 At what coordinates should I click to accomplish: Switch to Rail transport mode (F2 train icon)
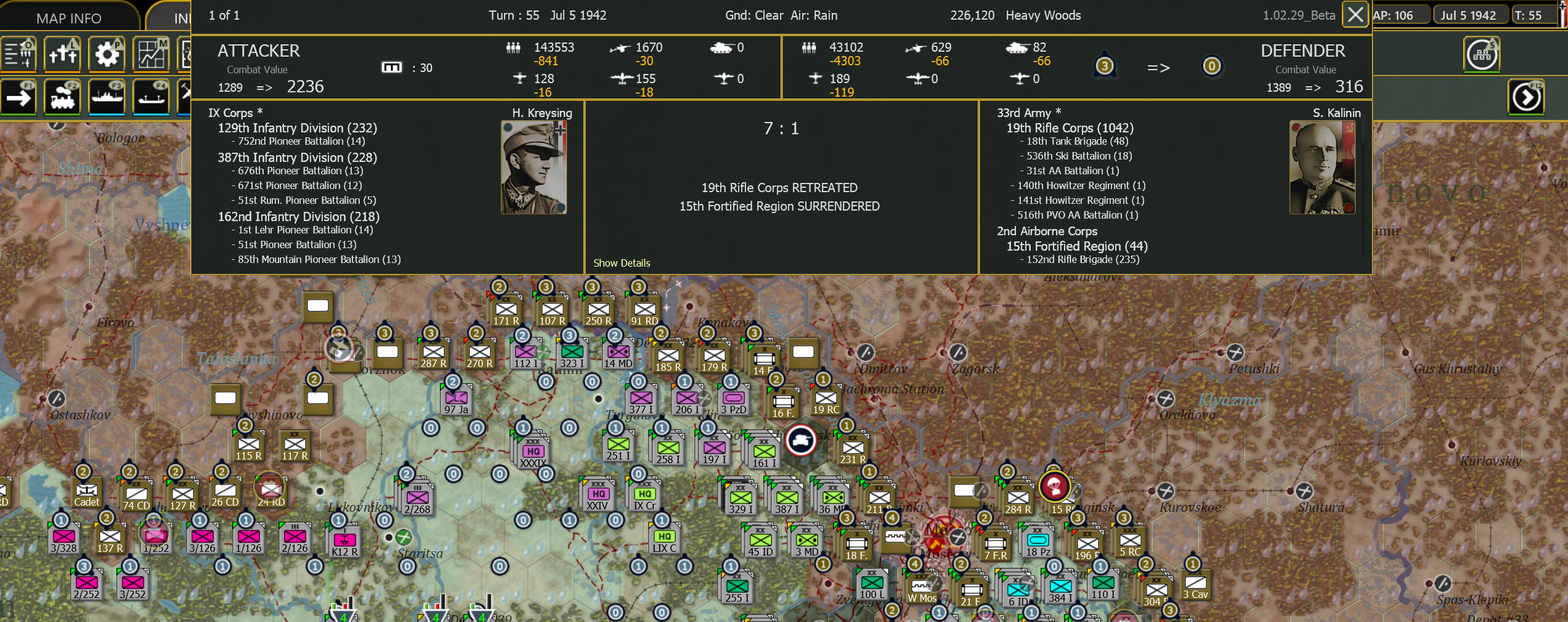tap(62, 97)
